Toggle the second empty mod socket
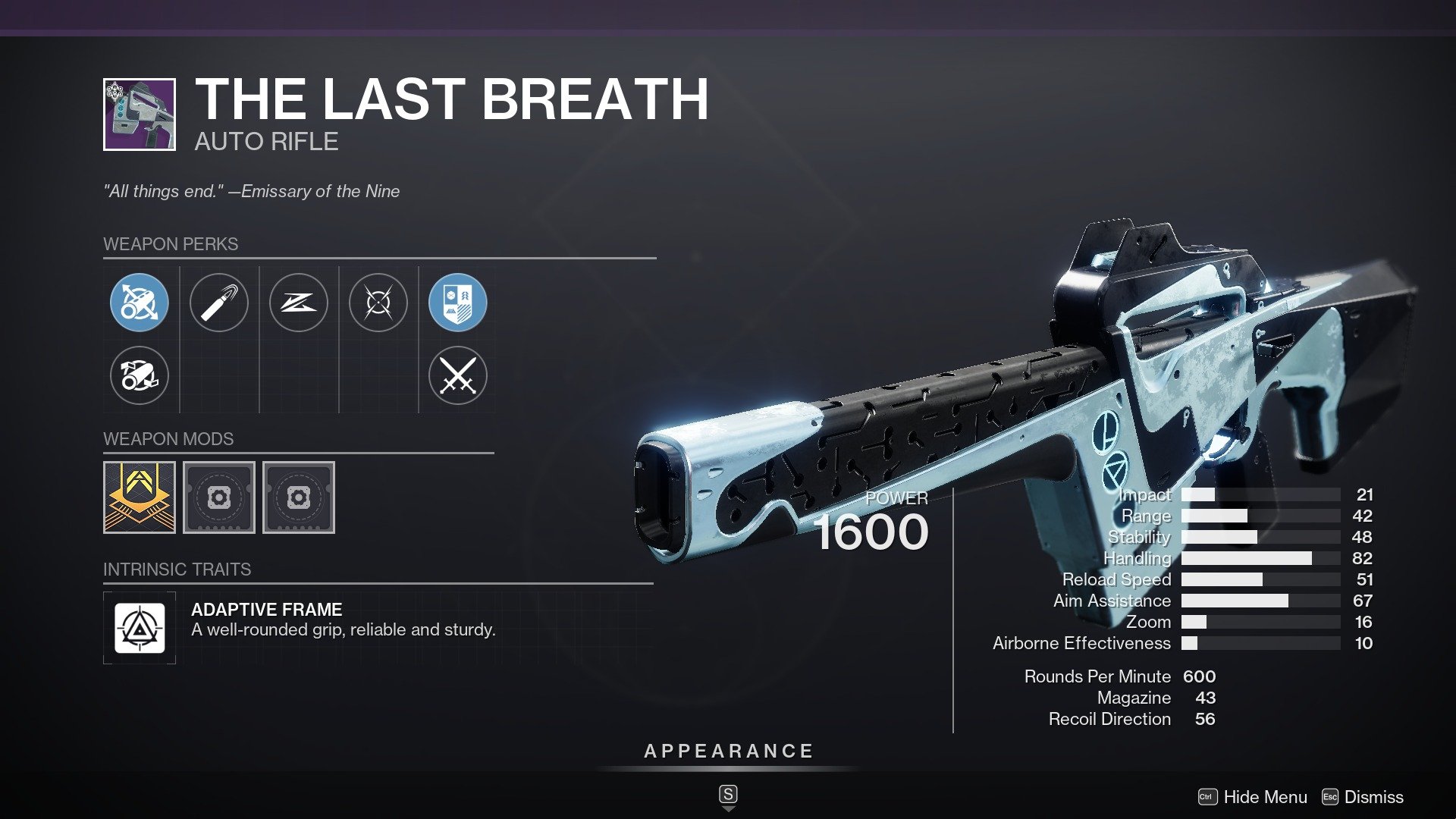 click(x=299, y=498)
